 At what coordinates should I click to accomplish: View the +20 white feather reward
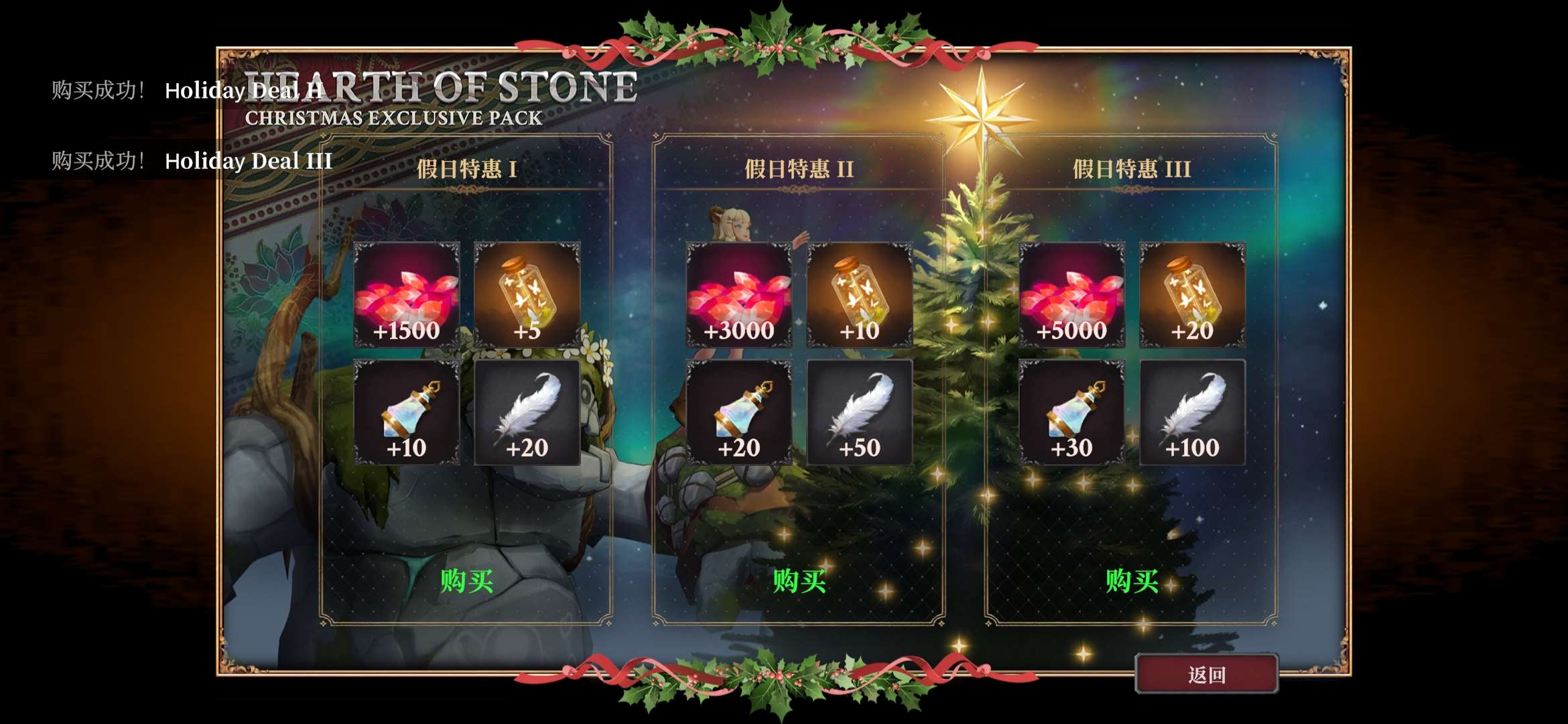point(527,412)
